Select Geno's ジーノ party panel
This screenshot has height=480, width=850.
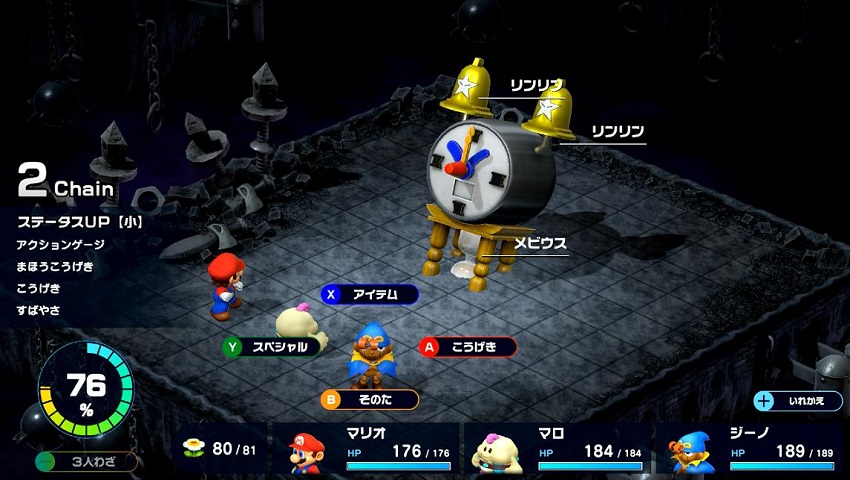(751, 452)
